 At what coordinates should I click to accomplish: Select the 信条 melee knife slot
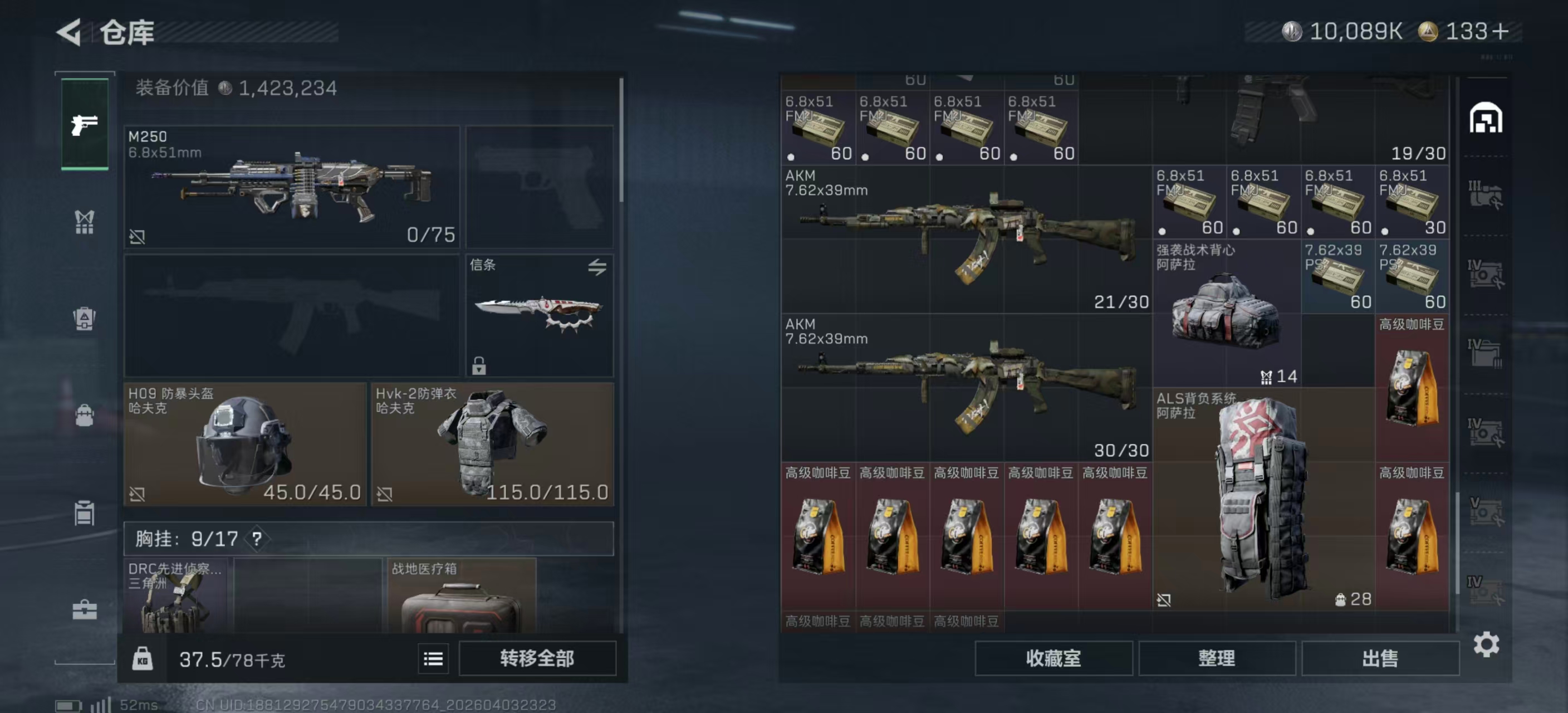(x=540, y=315)
